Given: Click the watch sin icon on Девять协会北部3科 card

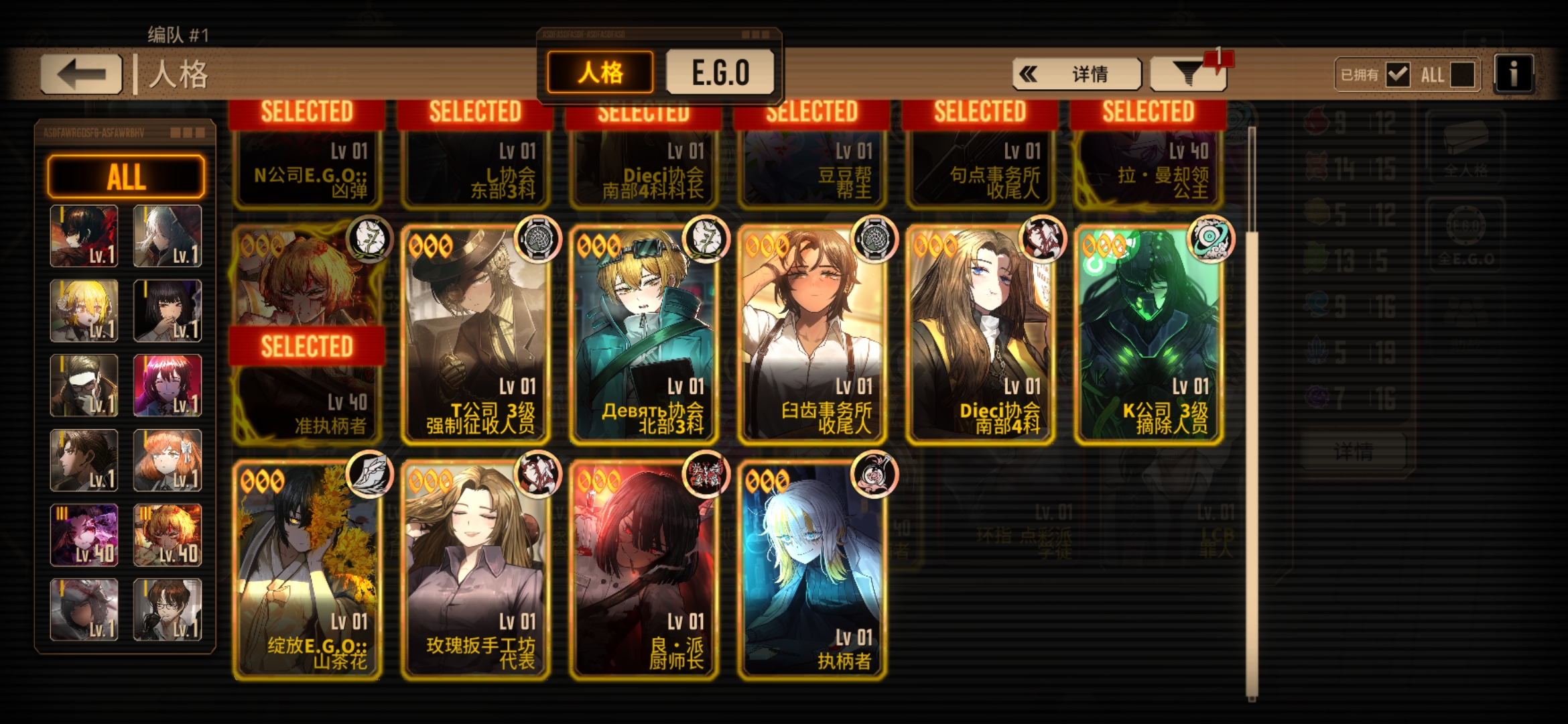Looking at the screenshot, I should [705, 241].
